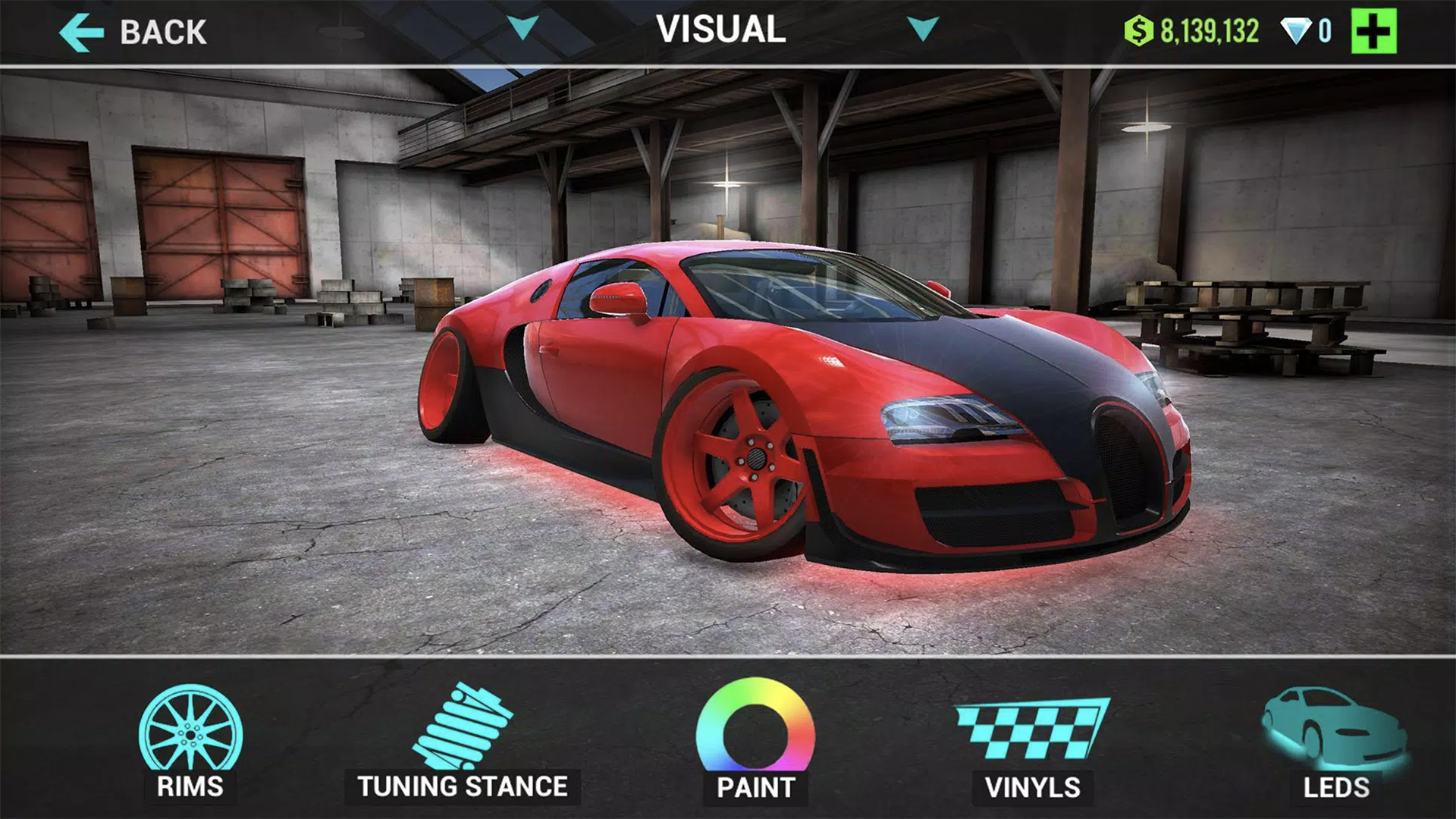Click the teal back arrow icon
This screenshot has height=819, width=1456.
pyautogui.click(x=81, y=30)
